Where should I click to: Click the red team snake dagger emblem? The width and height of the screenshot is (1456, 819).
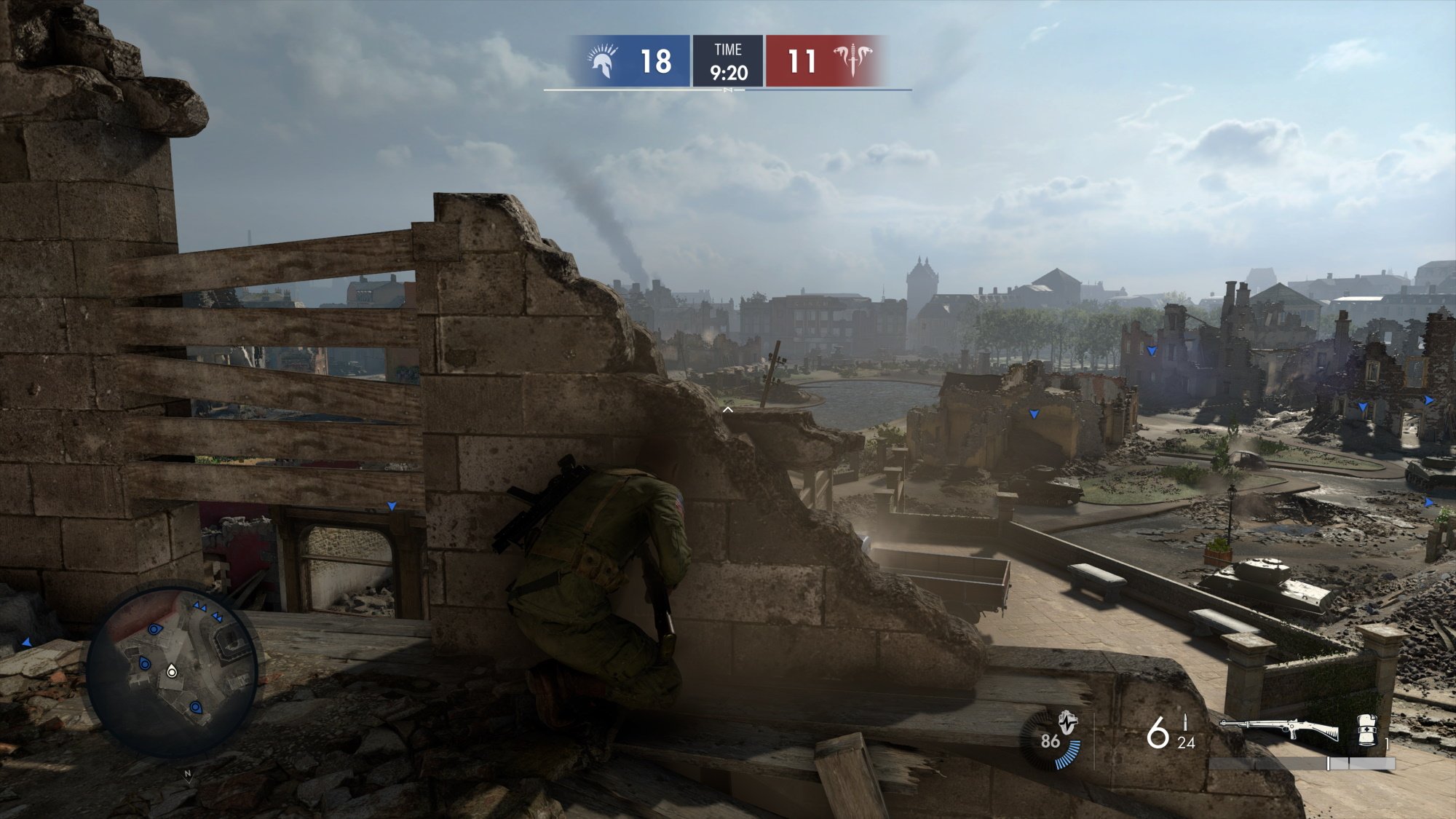point(852,60)
